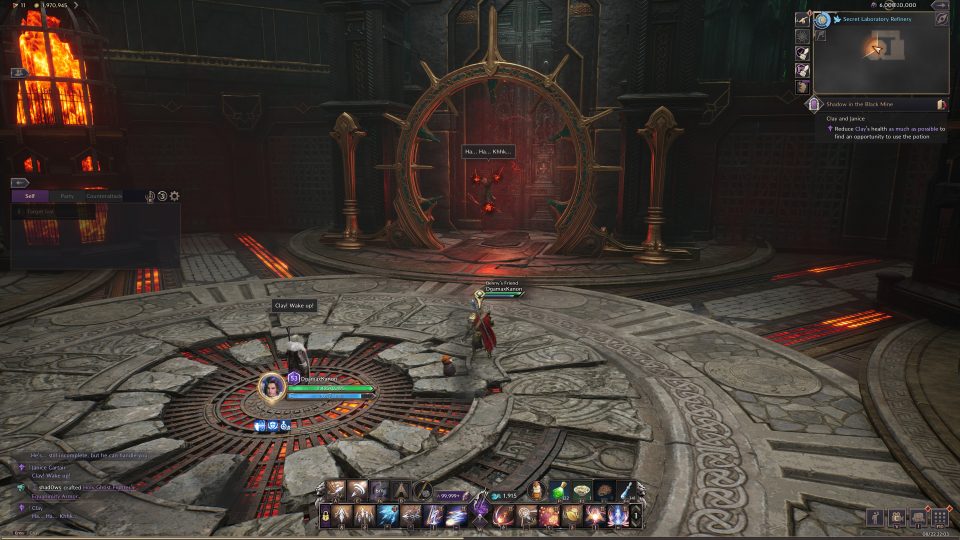Use the food bowl consumable slot
The width and height of the screenshot is (960, 540).
(580, 490)
